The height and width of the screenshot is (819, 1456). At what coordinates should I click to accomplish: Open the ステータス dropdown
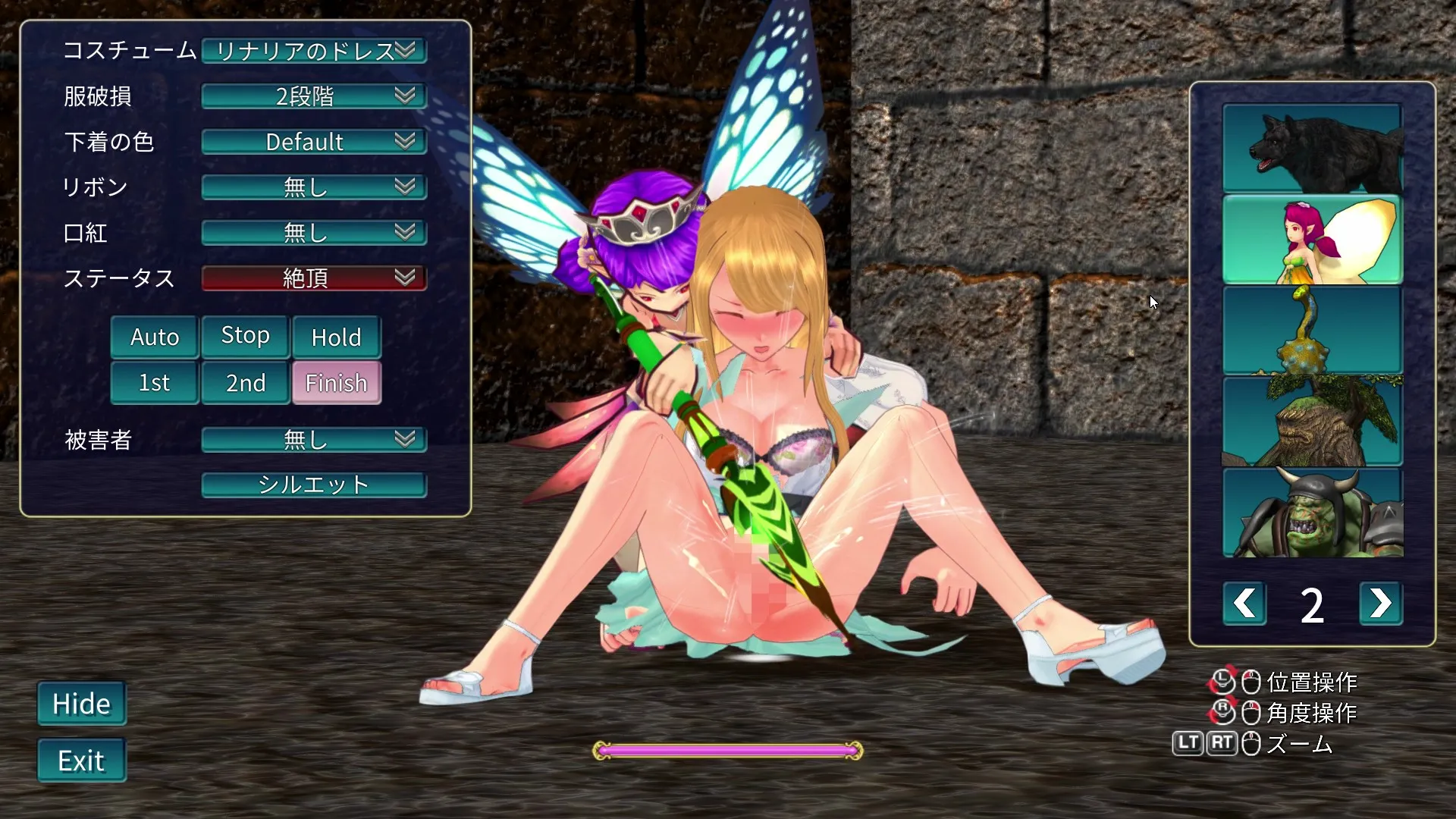click(x=314, y=278)
